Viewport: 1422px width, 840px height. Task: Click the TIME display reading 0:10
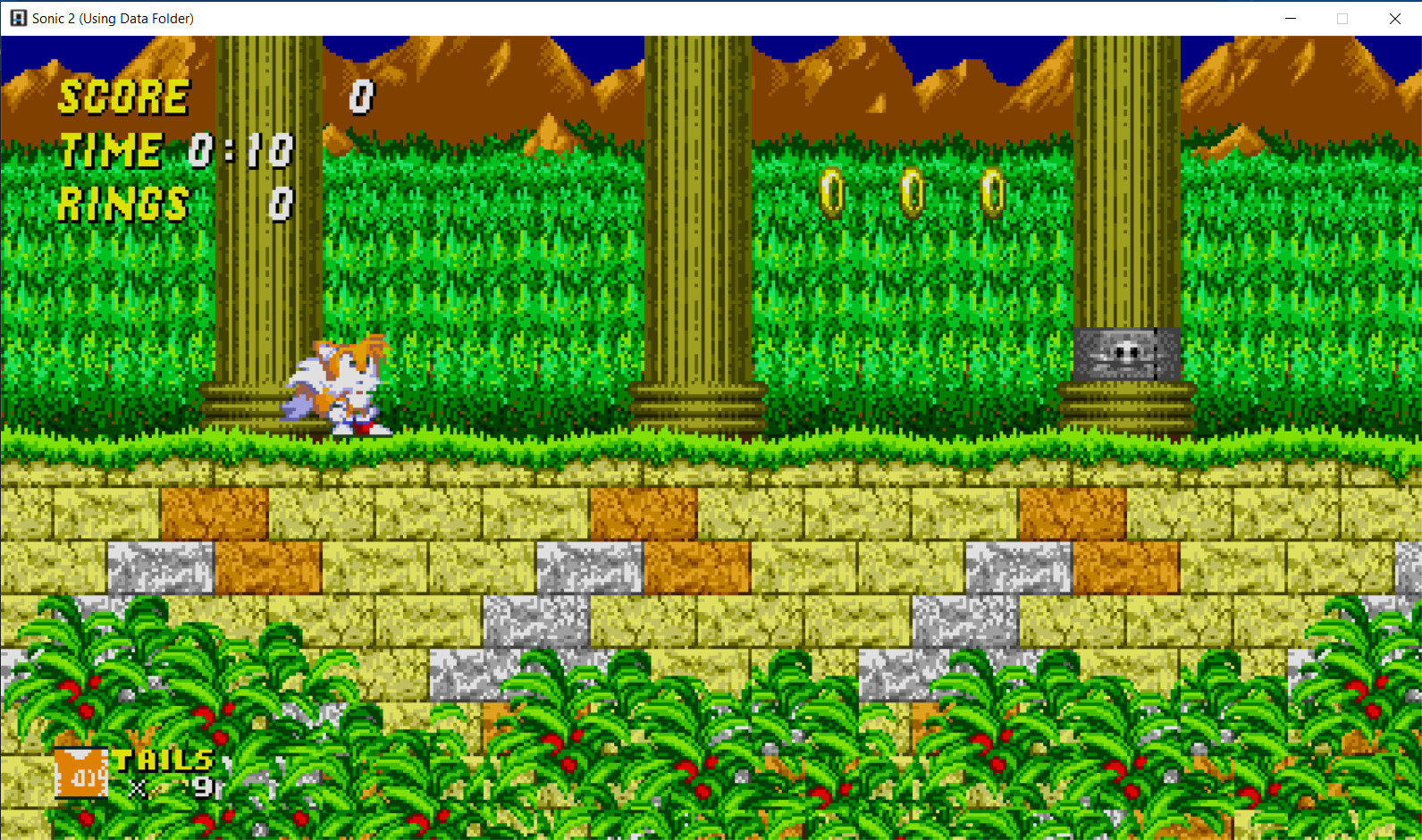click(x=241, y=150)
